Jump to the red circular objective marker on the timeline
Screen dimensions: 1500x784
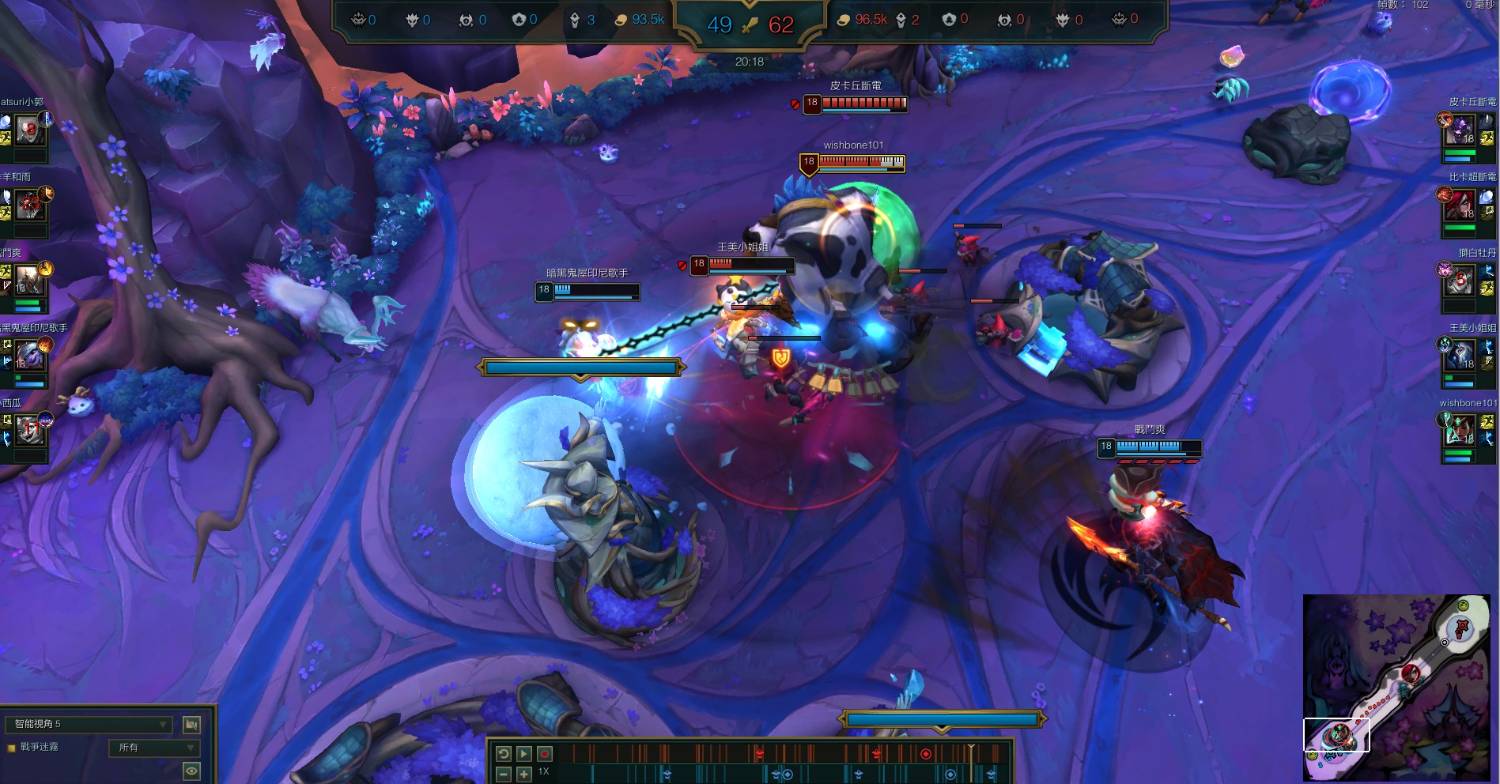pyautogui.click(x=926, y=753)
